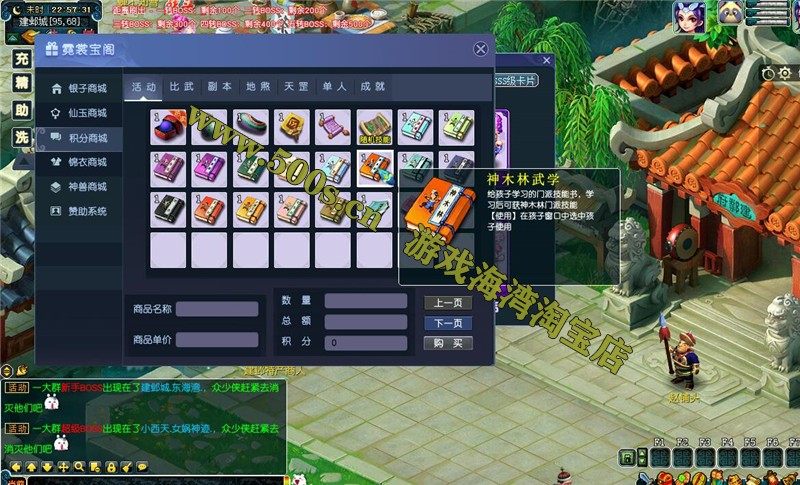Image resolution: width=800 pixels, height=485 pixels.
Task: Click the magnifier icon in chat toolbar
Action: (79, 466)
